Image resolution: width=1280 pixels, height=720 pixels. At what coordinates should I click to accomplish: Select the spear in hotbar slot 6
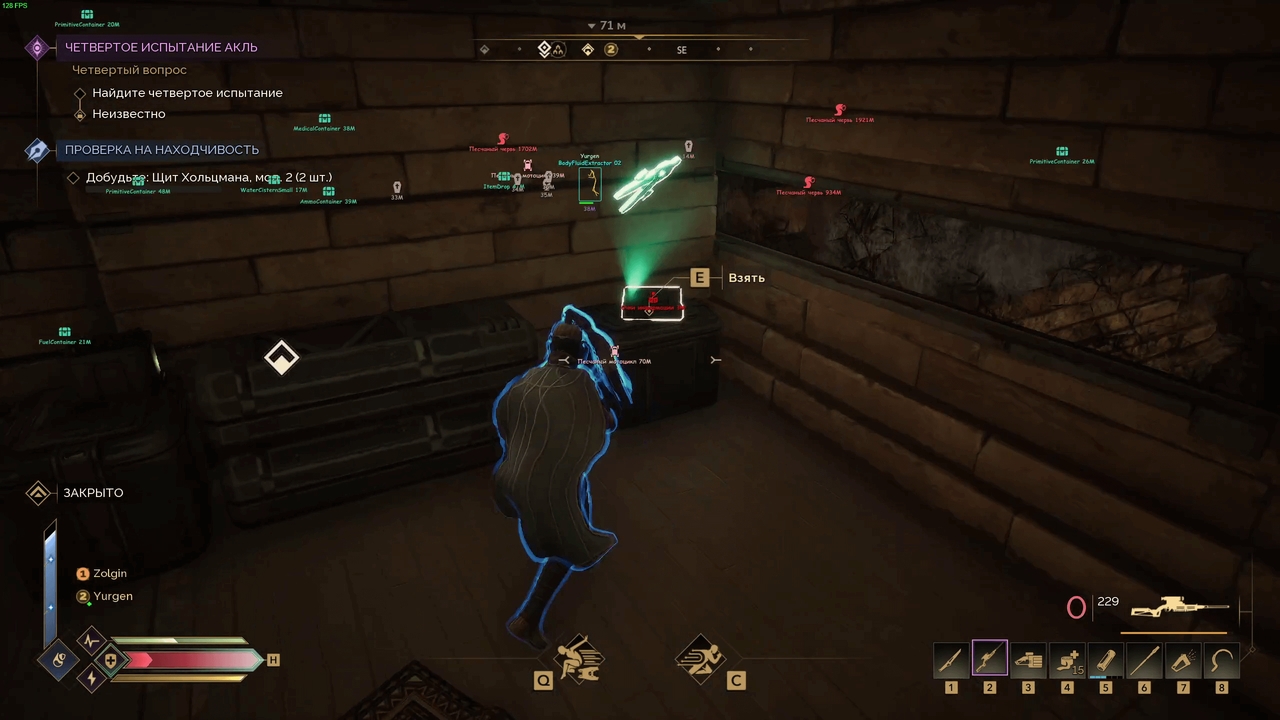(1143, 658)
